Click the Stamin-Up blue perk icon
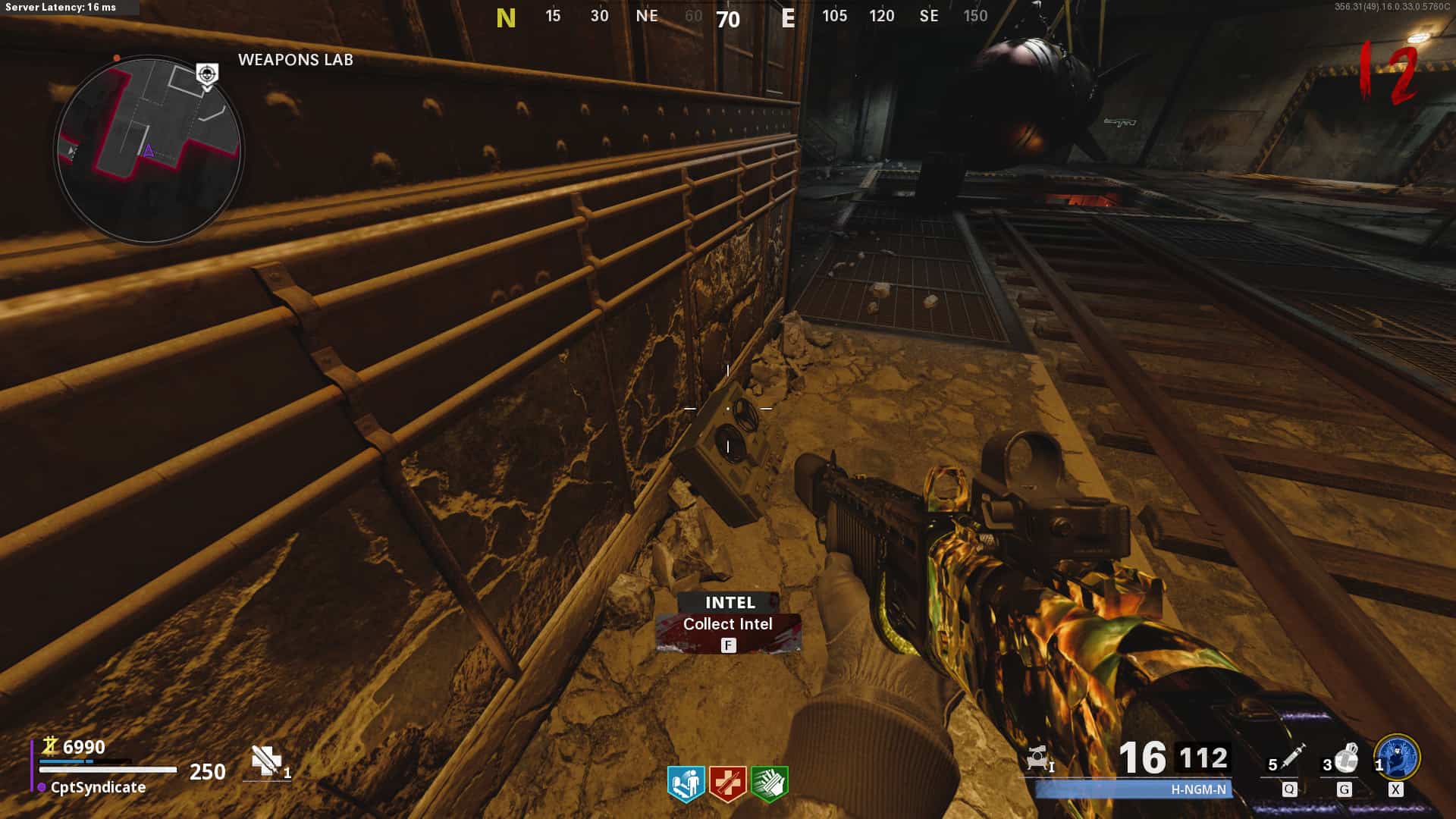1456x819 pixels. tap(686, 783)
